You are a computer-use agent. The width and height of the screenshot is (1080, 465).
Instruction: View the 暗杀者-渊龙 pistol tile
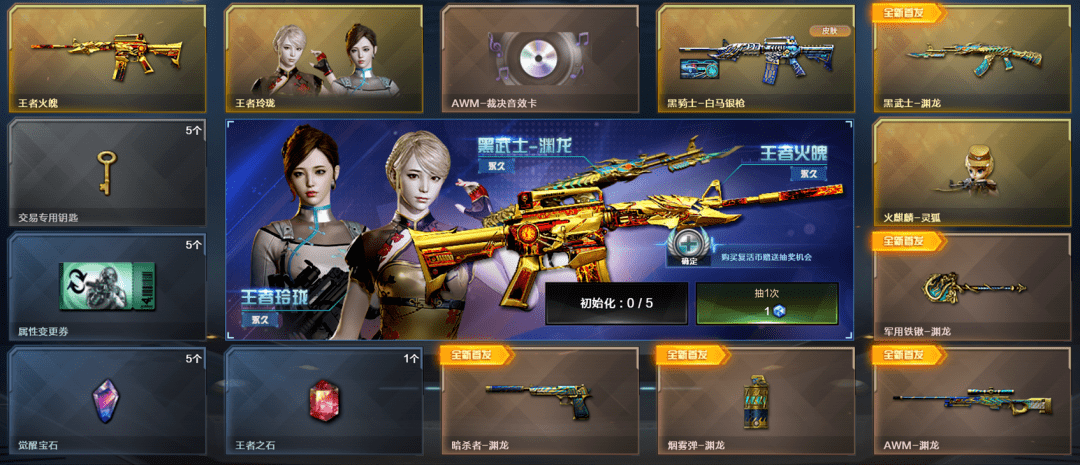click(540, 400)
